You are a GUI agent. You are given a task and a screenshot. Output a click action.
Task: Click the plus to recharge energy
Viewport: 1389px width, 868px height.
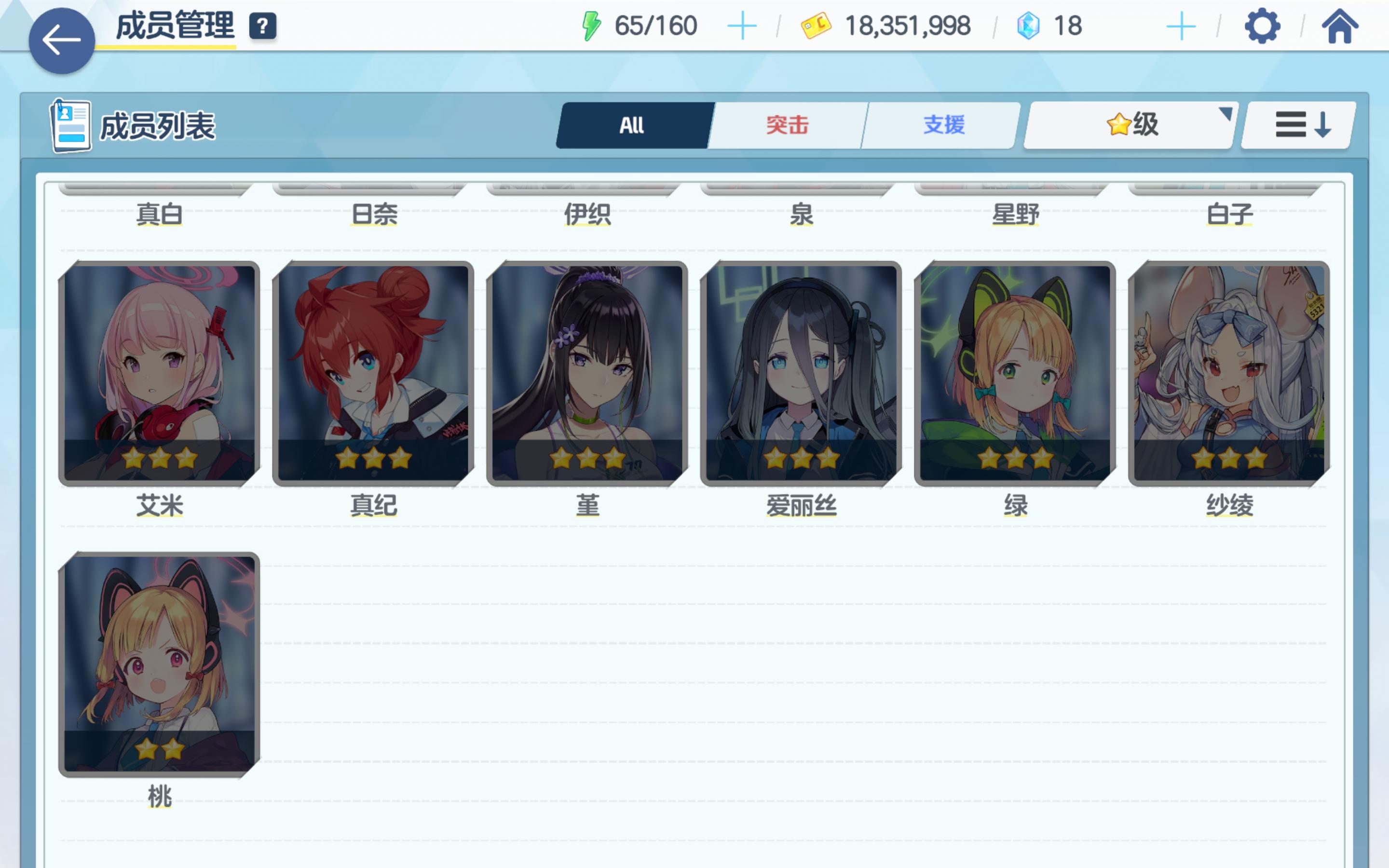[742, 25]
